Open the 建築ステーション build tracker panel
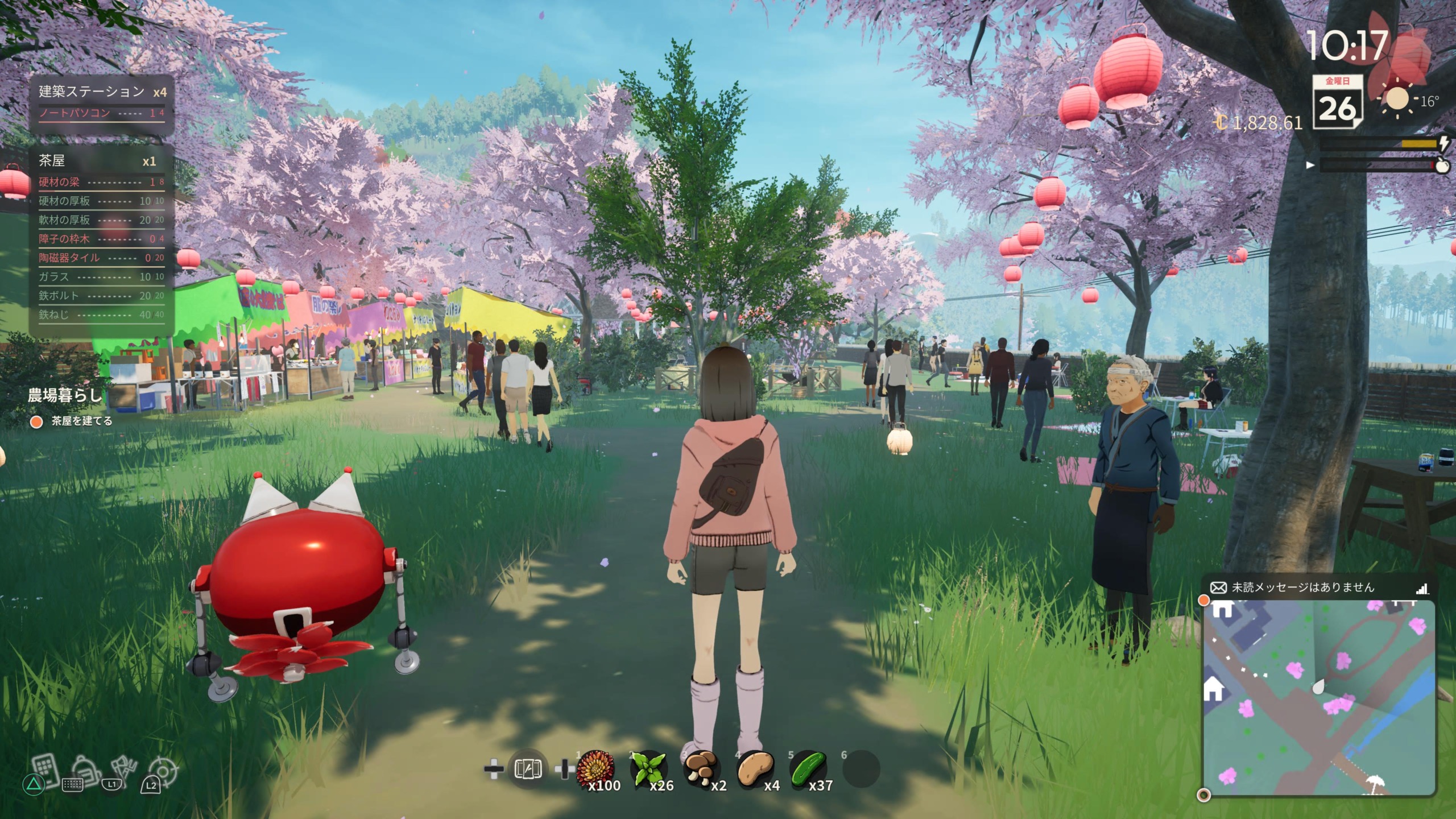1456x819 pixels. (101, 101)
